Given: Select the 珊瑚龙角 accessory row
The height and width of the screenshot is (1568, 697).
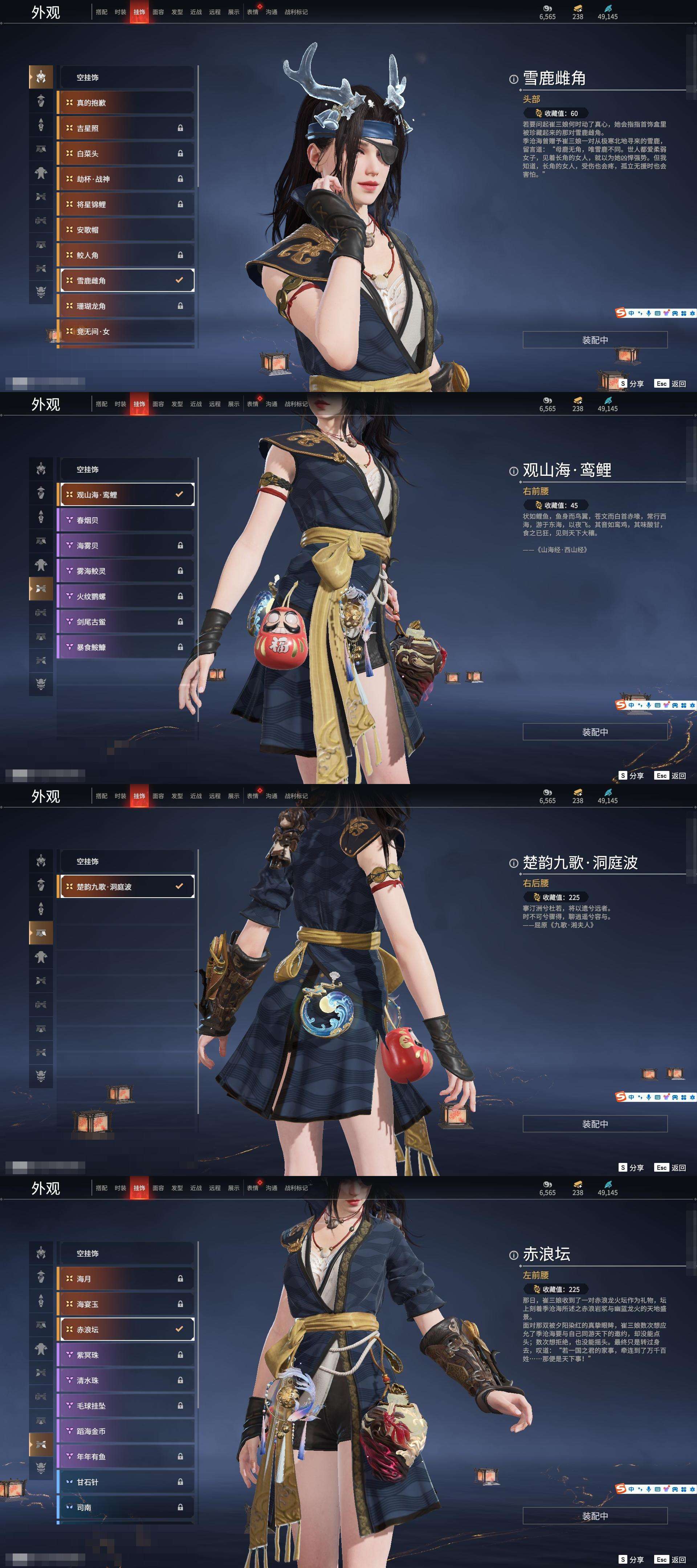Looking at the screenshot, I should coord(125,306).
